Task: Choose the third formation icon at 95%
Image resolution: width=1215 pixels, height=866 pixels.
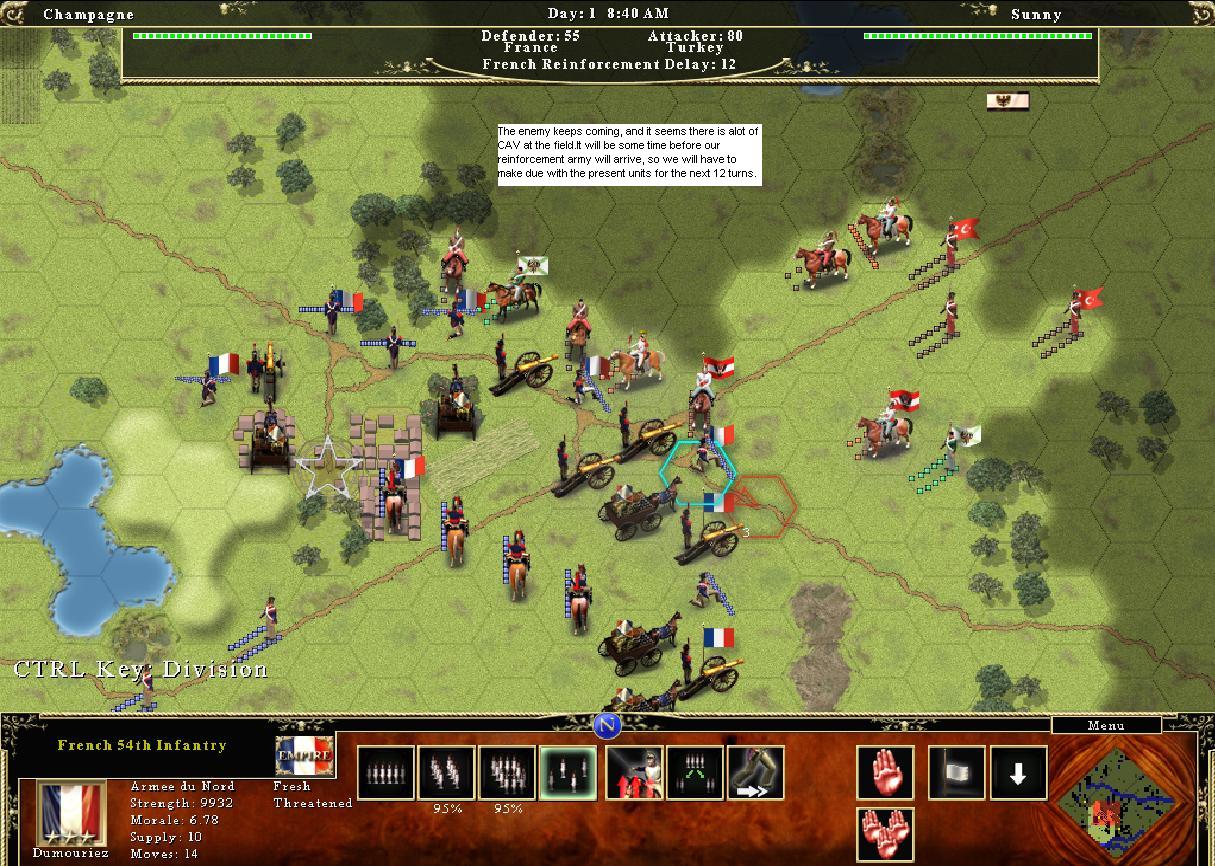Action: point(507,773)
